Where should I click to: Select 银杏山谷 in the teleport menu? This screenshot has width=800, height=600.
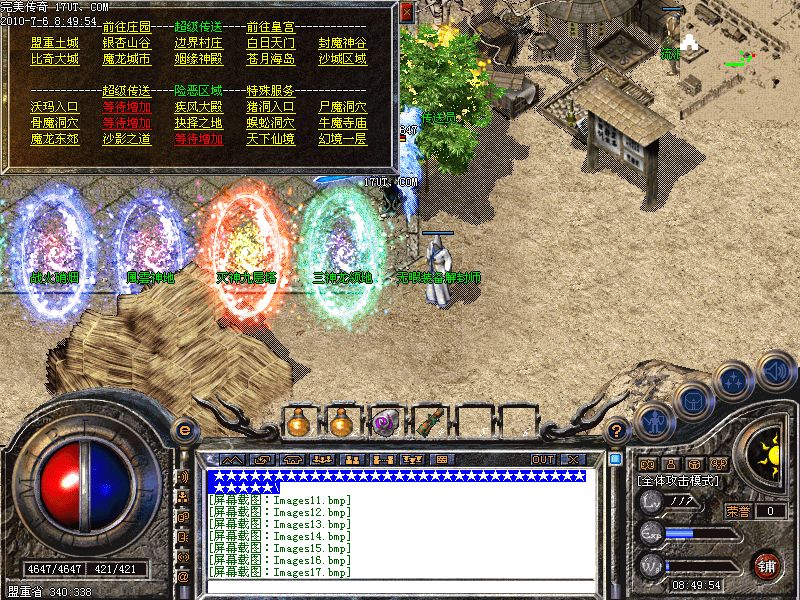(x=126, y=44)
